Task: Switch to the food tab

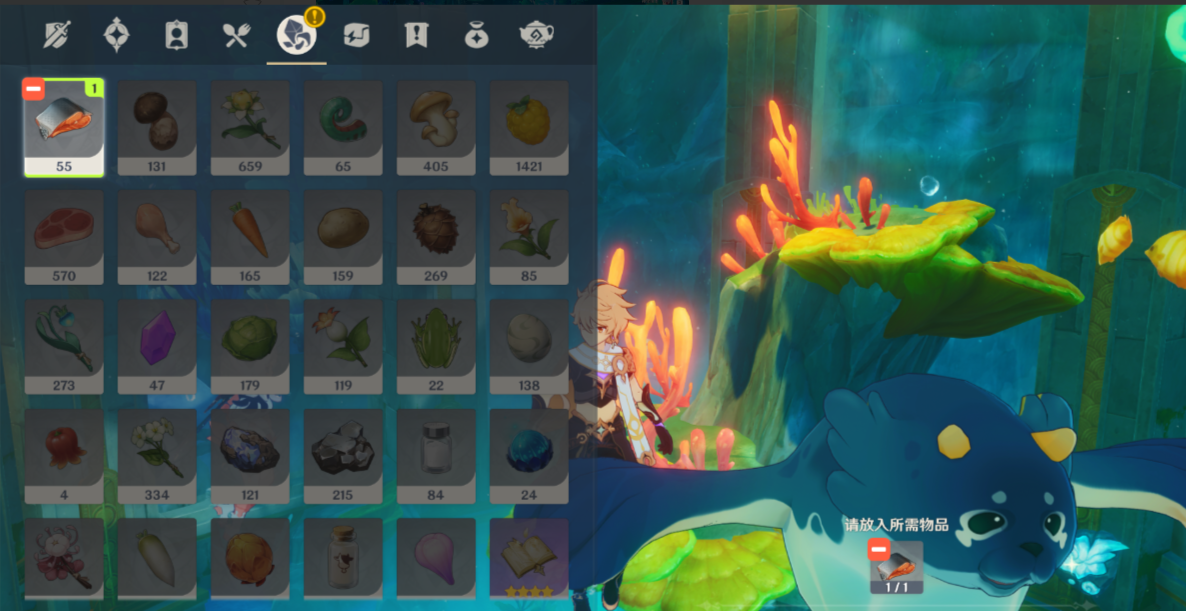Action: coord(236,35)
